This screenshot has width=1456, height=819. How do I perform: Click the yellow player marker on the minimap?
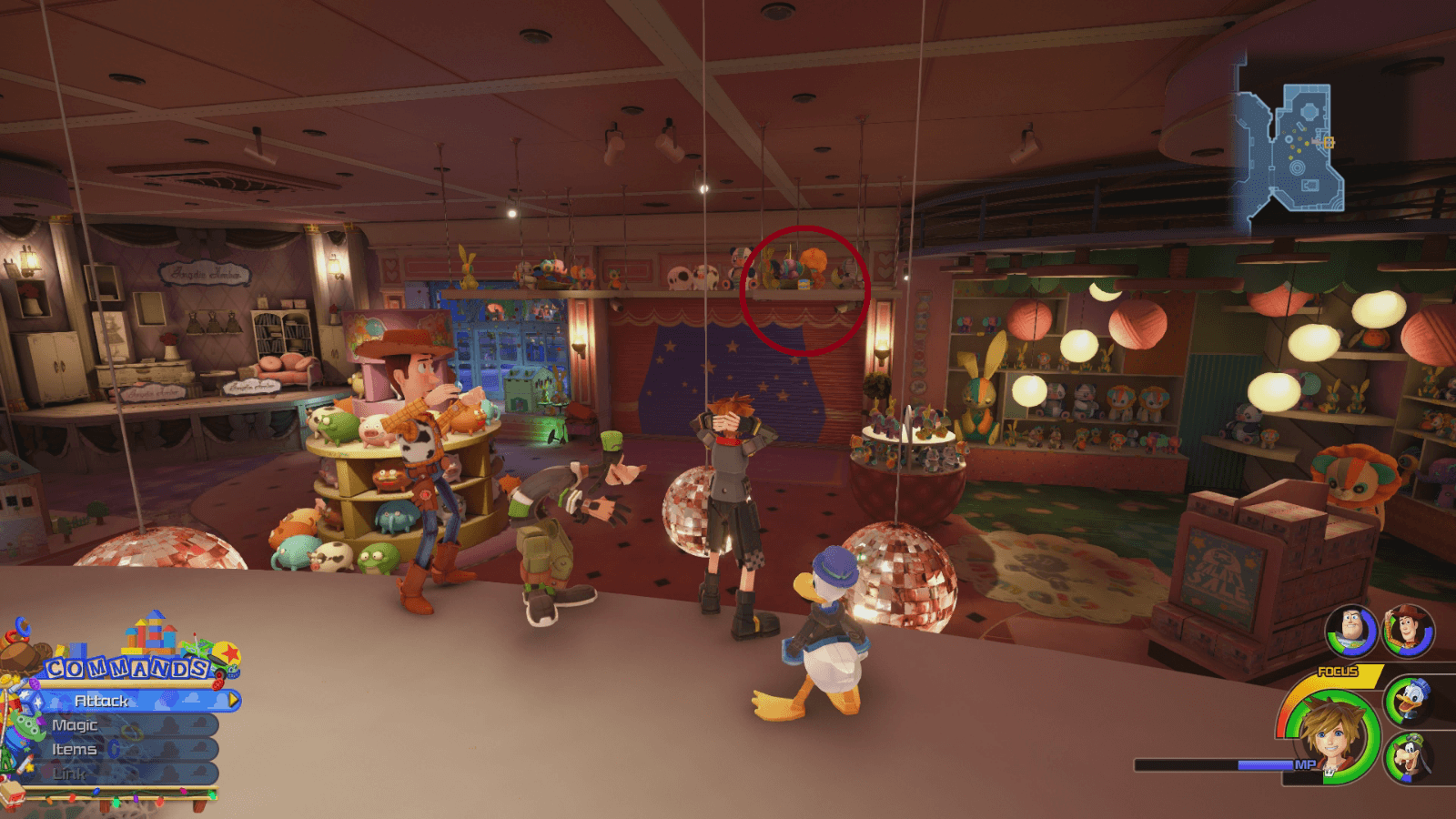pos(1329,143)
